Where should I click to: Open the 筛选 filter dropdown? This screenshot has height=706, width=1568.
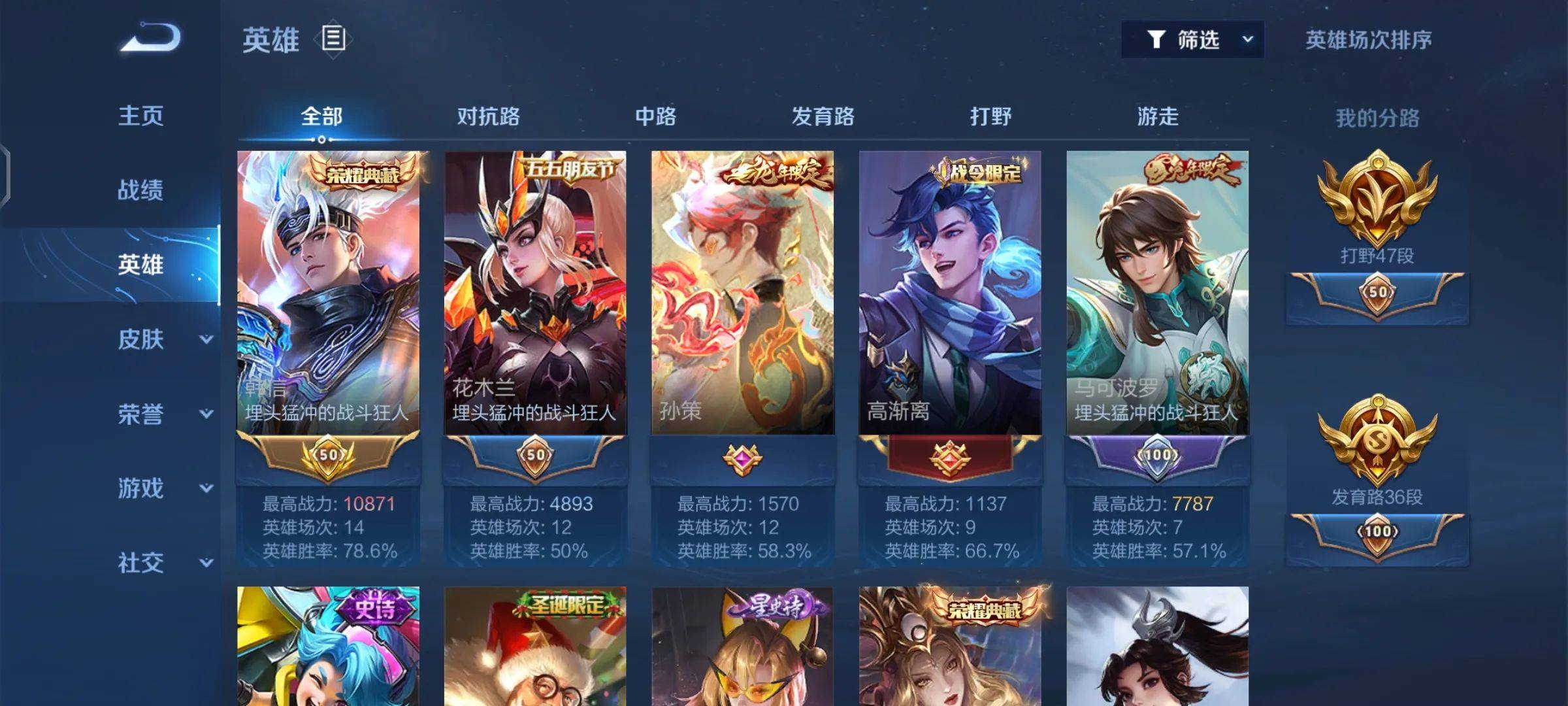point(1192,40)
